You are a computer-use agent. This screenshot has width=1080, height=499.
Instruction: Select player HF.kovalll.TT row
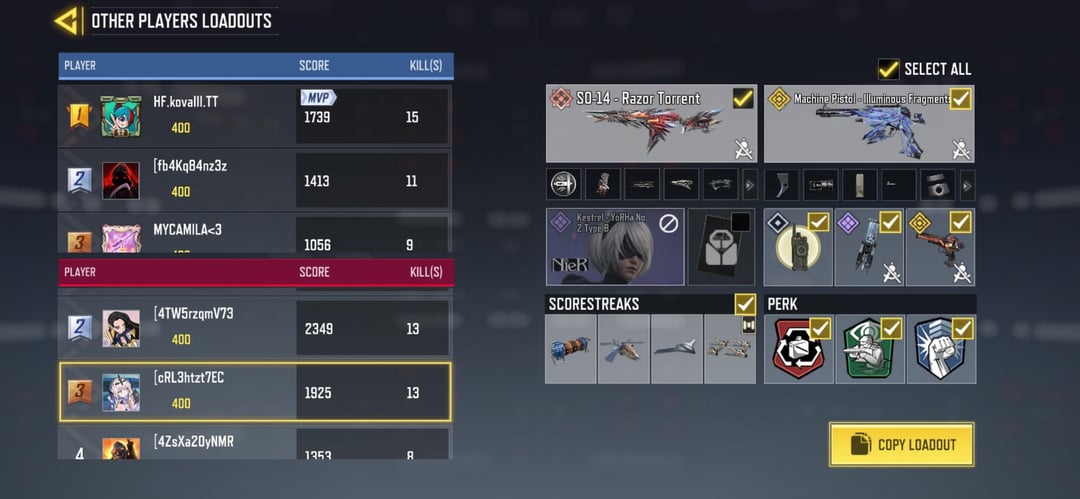(255, 117)
